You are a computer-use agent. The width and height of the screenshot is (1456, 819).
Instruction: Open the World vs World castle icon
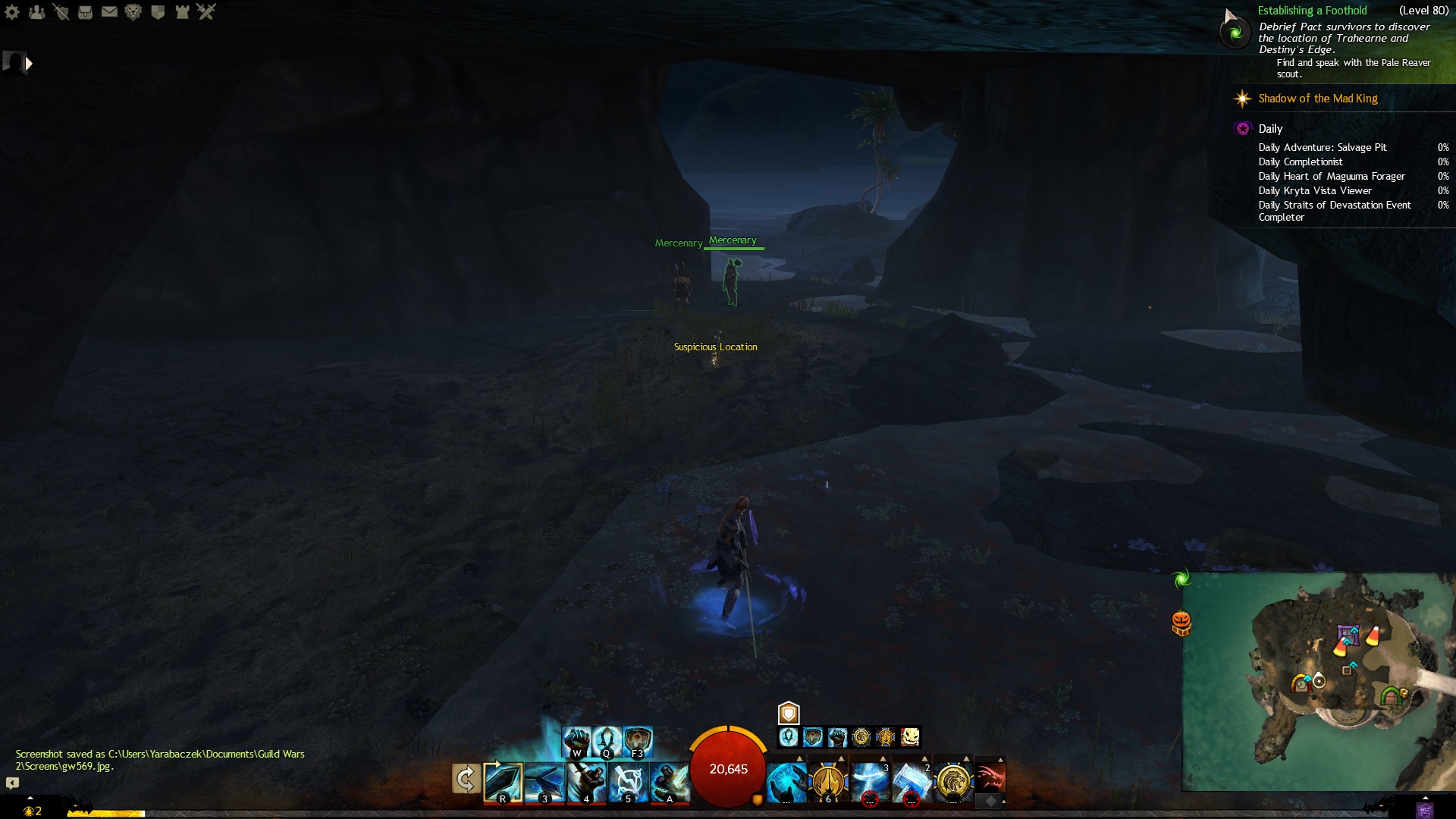point(182,12)
